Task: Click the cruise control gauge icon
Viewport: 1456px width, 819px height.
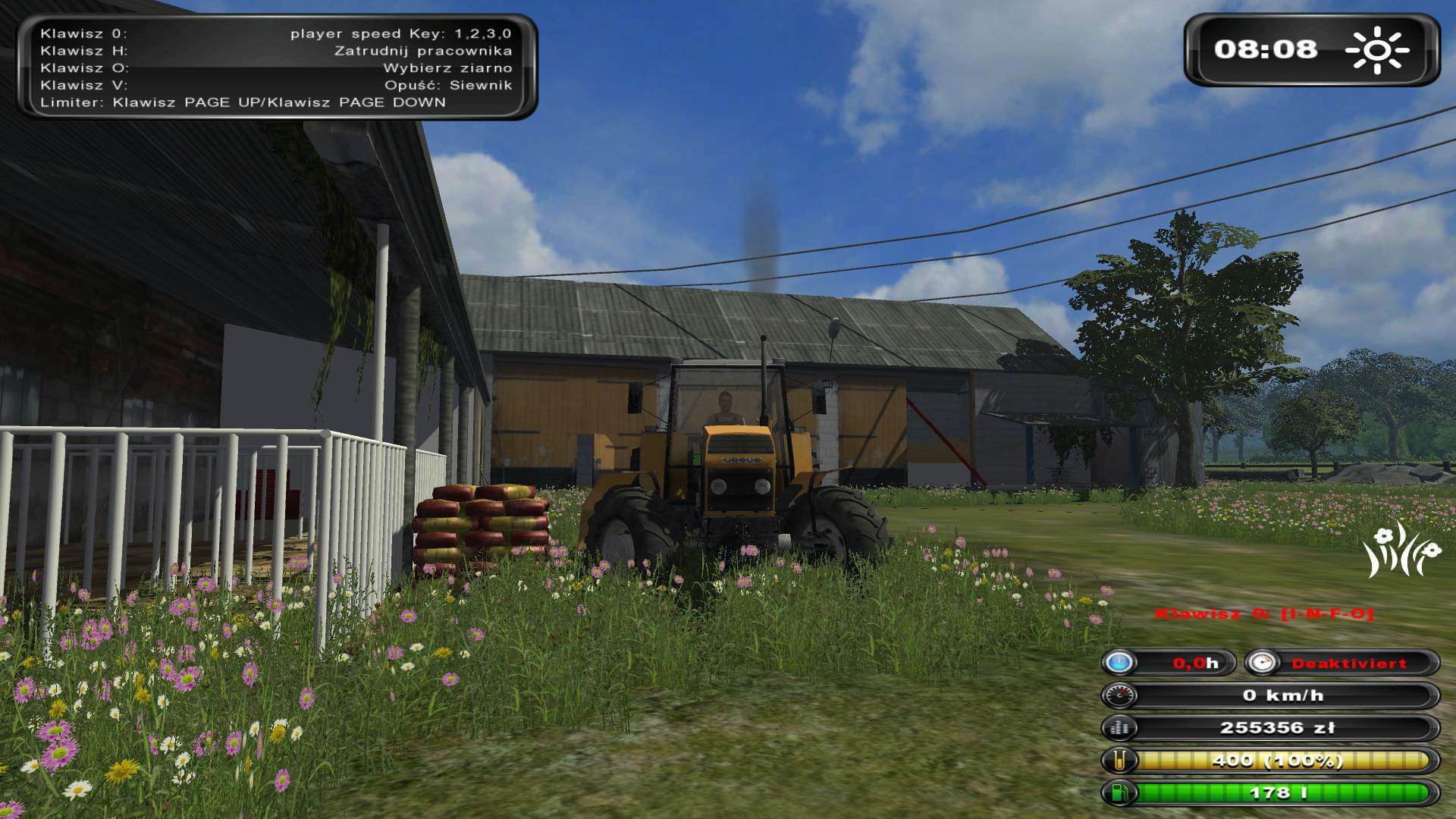Action: pyautogui.click(x=1263, y=663)
